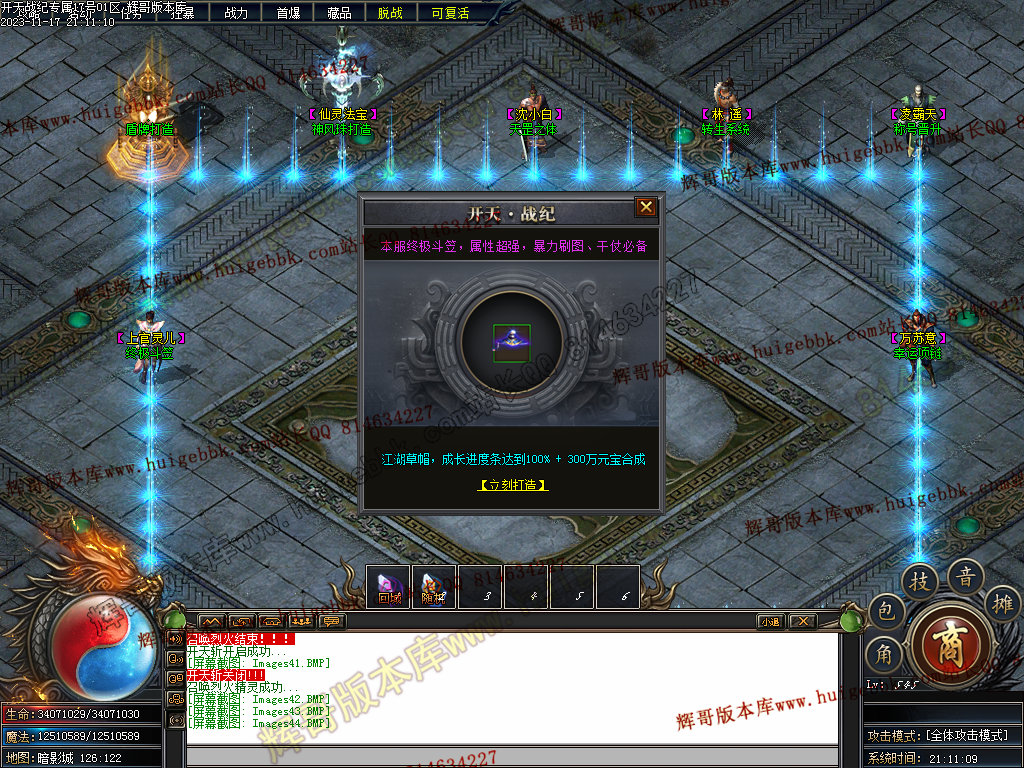Click the yellow 脱战 menu entry
The image size is (1024, 768).
(x=391, y=13)
